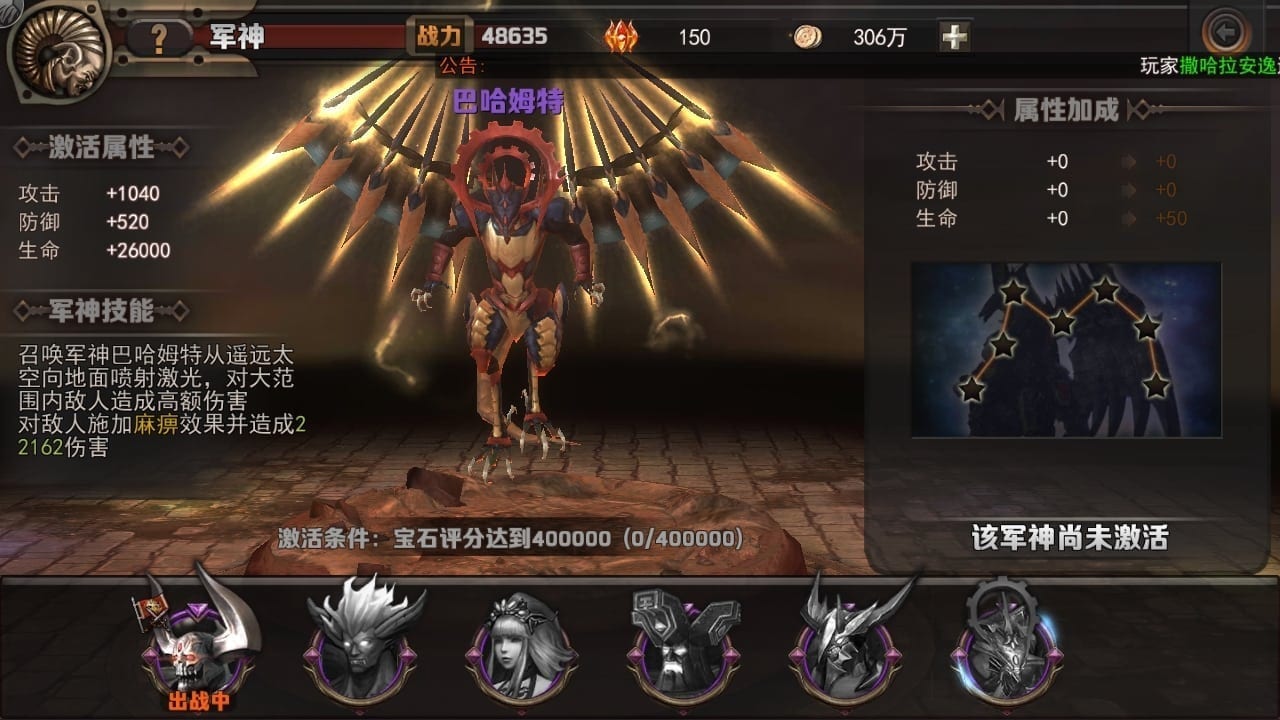Open the constellation star map panel
Viewport: 1280px width, 720px height.
click(1066, 350)
